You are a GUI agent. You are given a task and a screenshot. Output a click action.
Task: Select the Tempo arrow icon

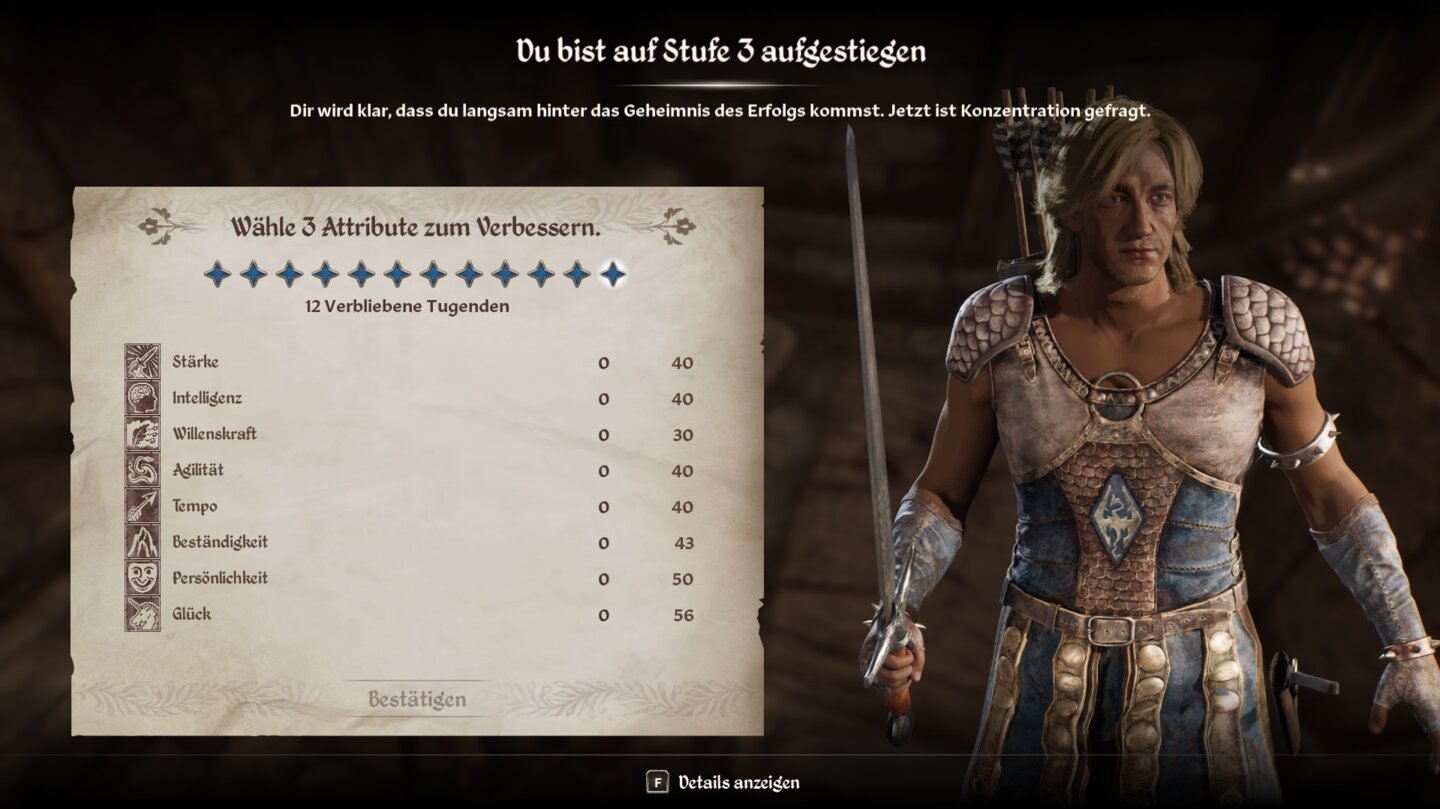[145, 506]
